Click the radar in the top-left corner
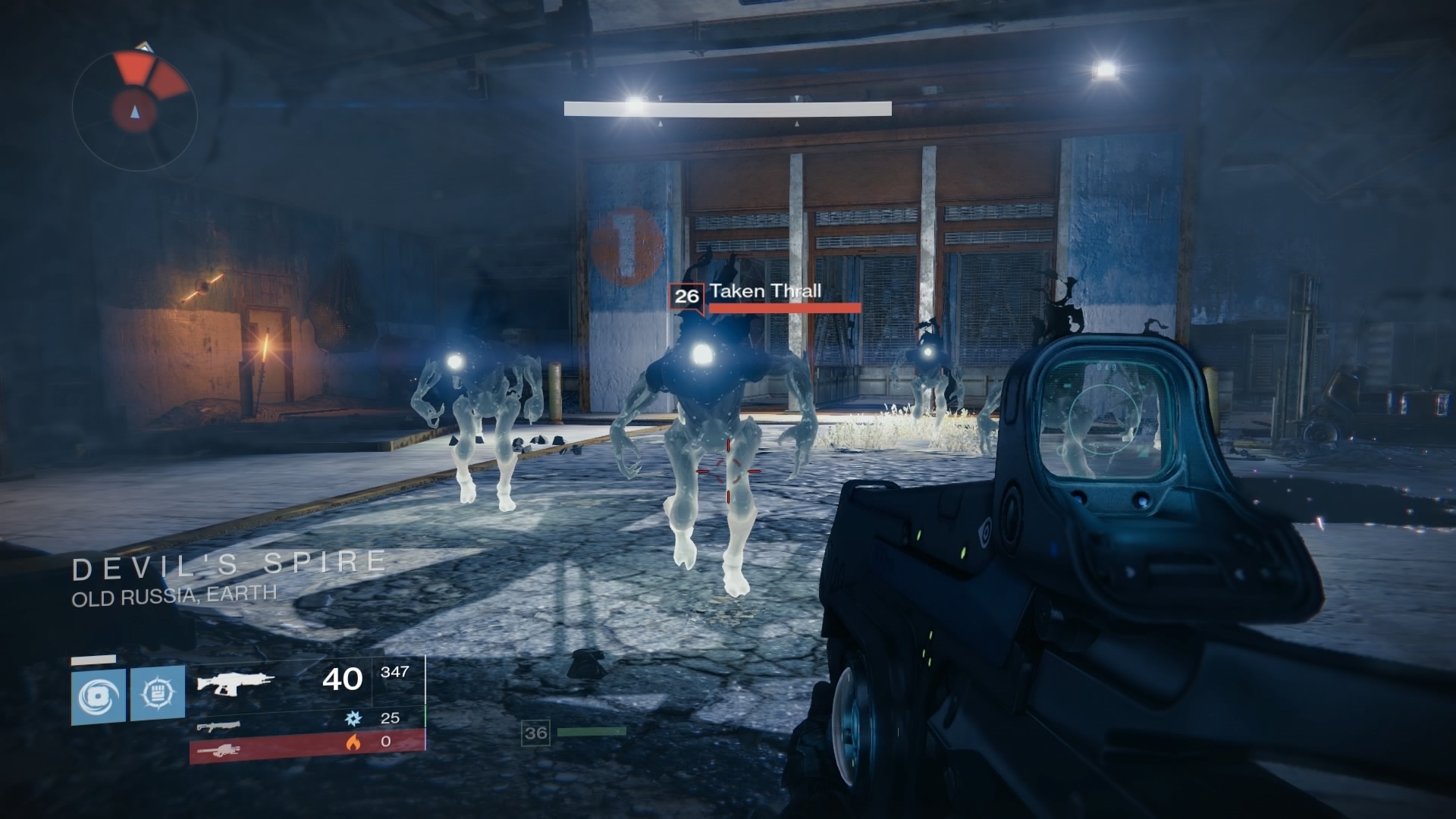This screenshot has width=1456, height=819. click(x=135, y=108)
